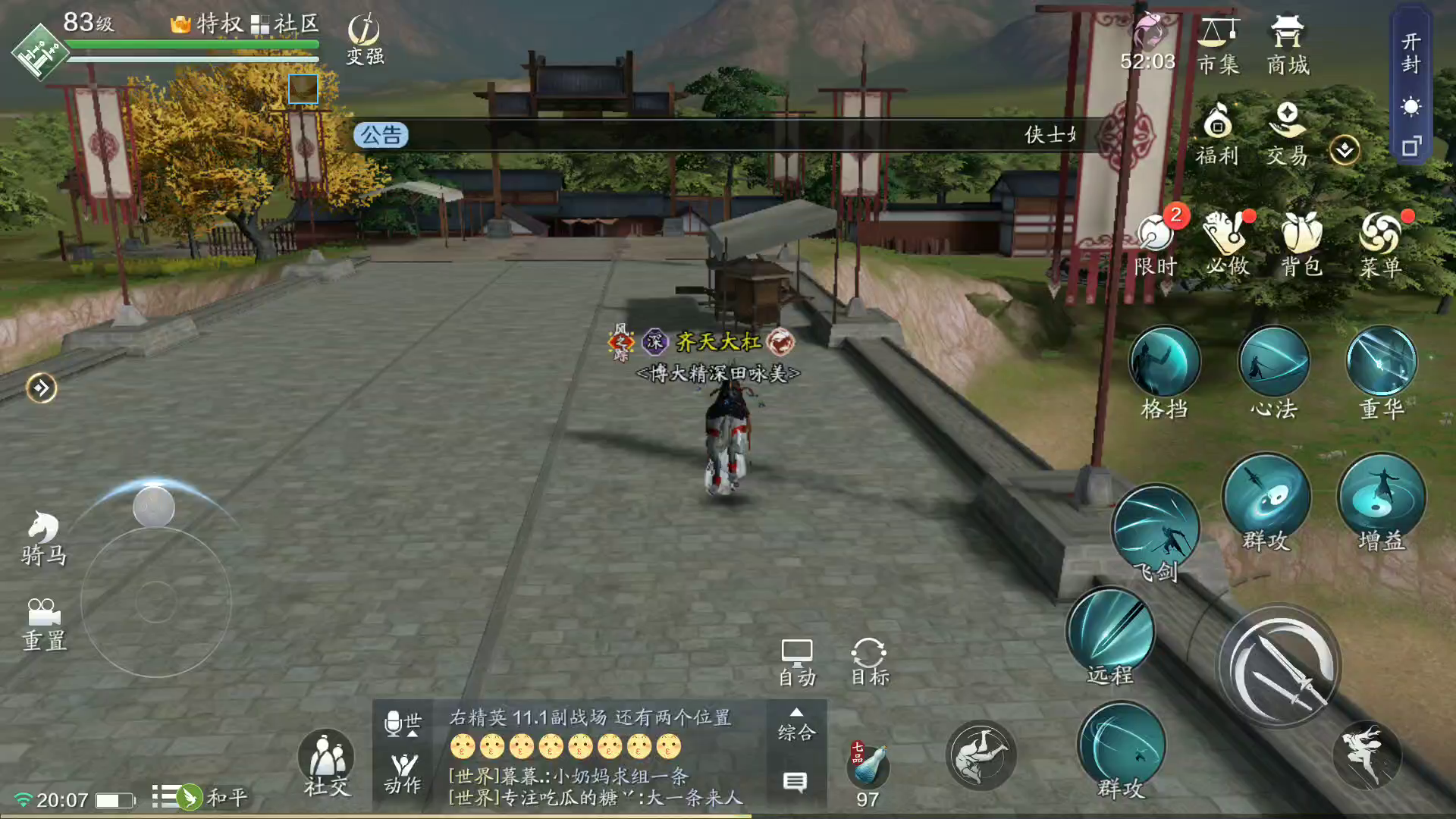
Task: Activate the 心法 skill
Action: [1273, 364]
